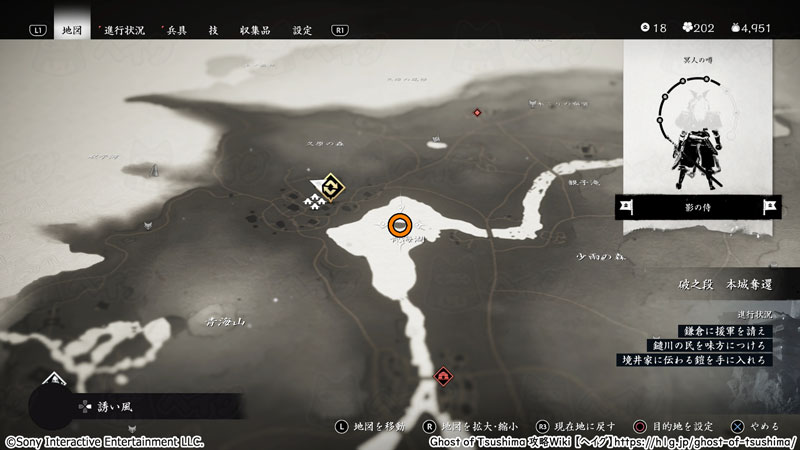This screenshot has height=450, width=800.
Task: Select objective 鑓川の民を味方につけろ
Action: pyautogui.click(x=711, y=344)
